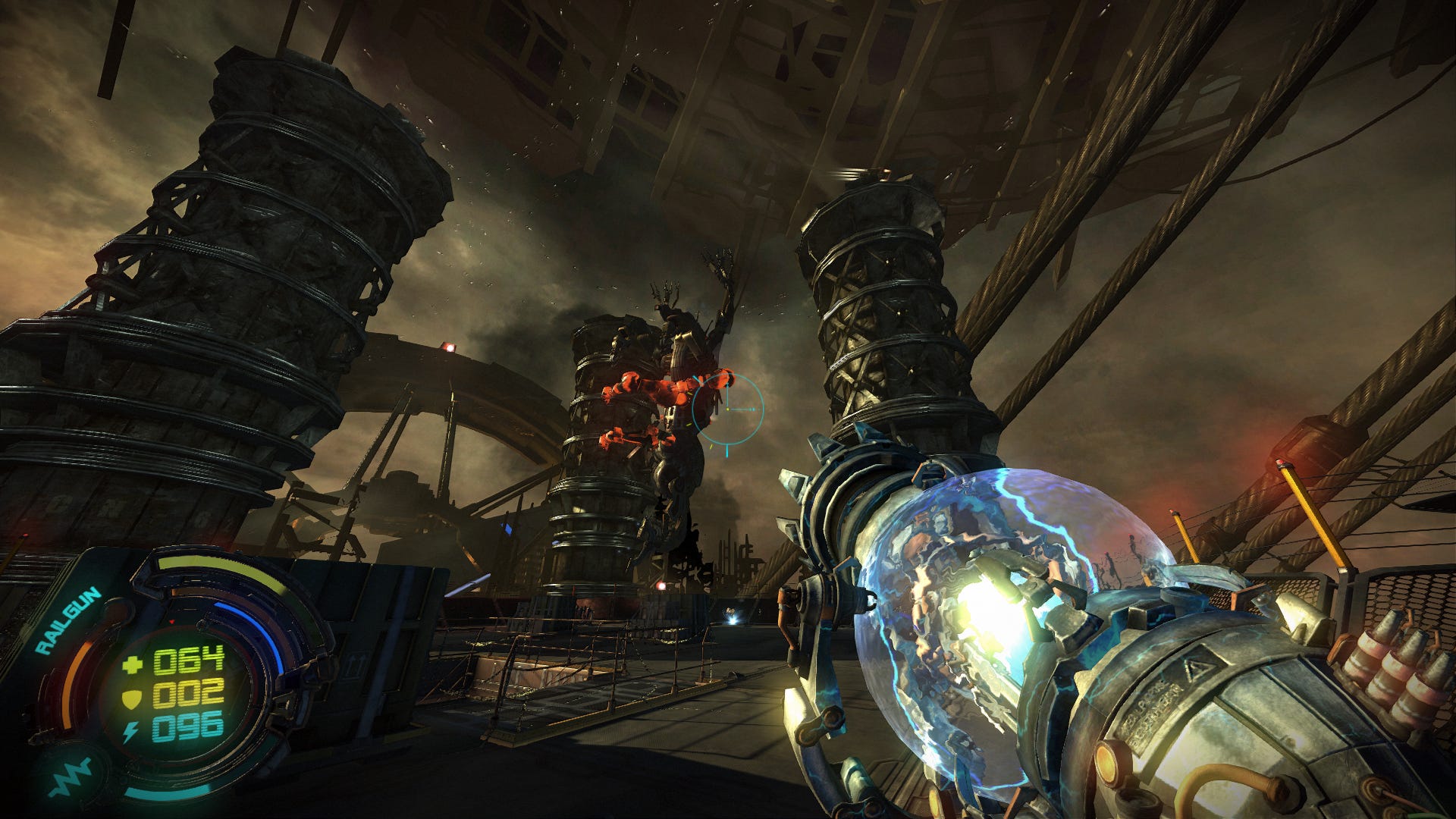This screenshot has width=1456, height=819.
Task: Select the RAILGUN weapon mode label
Action: (x=68, y=620)
